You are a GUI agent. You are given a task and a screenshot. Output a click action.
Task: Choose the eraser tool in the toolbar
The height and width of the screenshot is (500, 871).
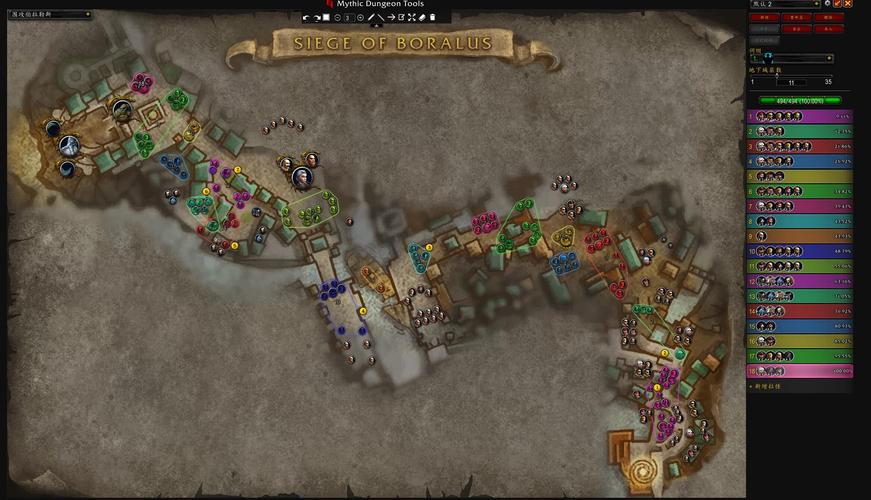point(422,18)
